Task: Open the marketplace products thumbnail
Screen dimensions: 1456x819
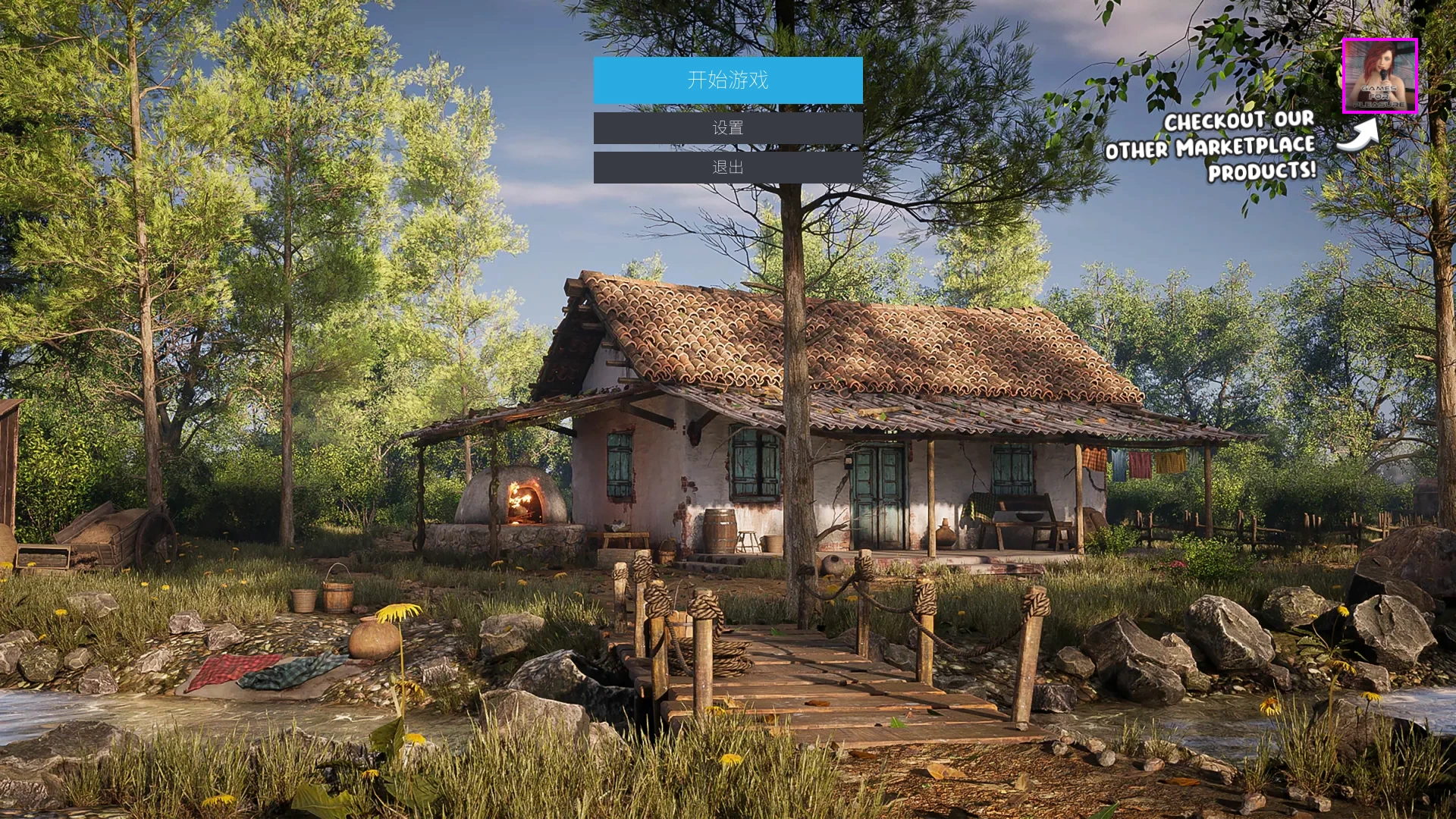Action: click(1379, 76)
